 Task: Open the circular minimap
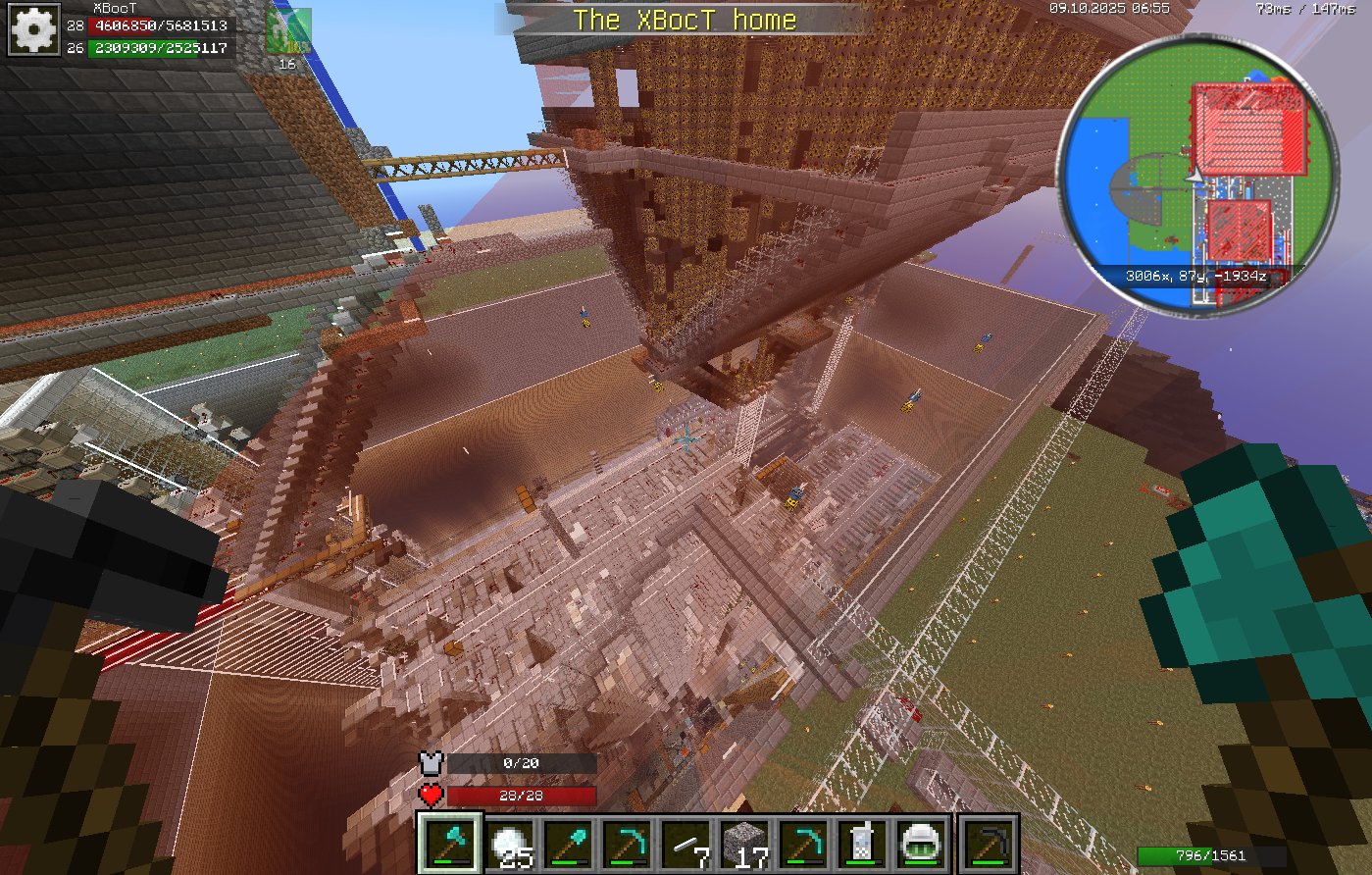[1197, 174]
